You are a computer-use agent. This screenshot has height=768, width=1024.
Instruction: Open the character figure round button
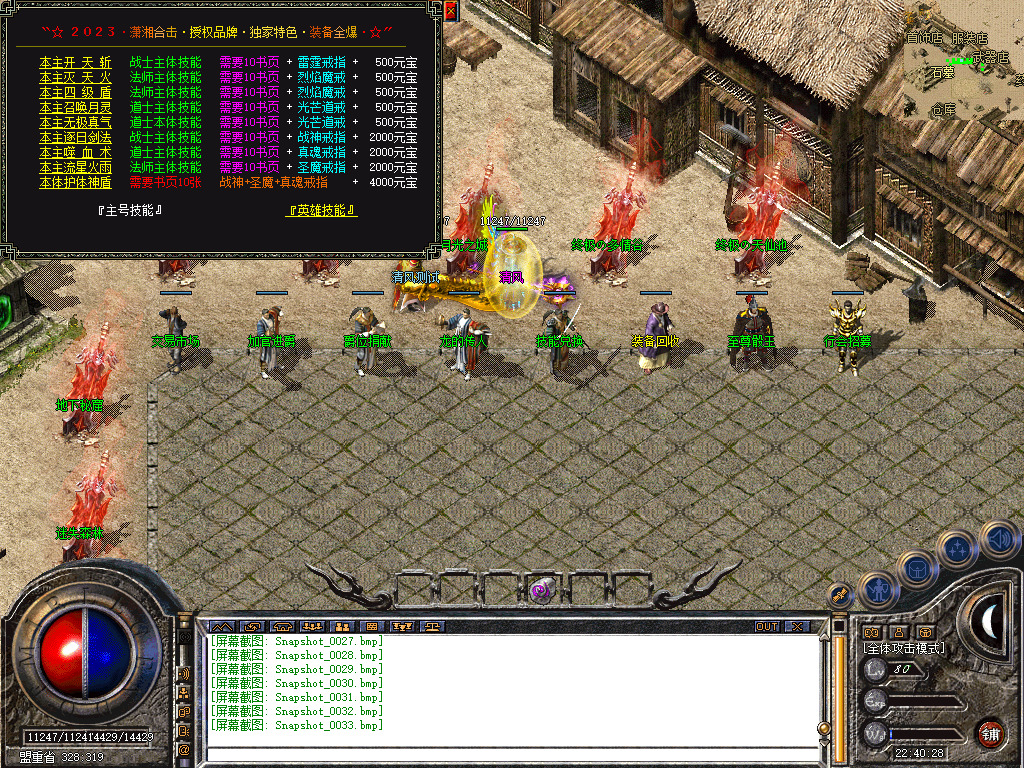(878, 590)
